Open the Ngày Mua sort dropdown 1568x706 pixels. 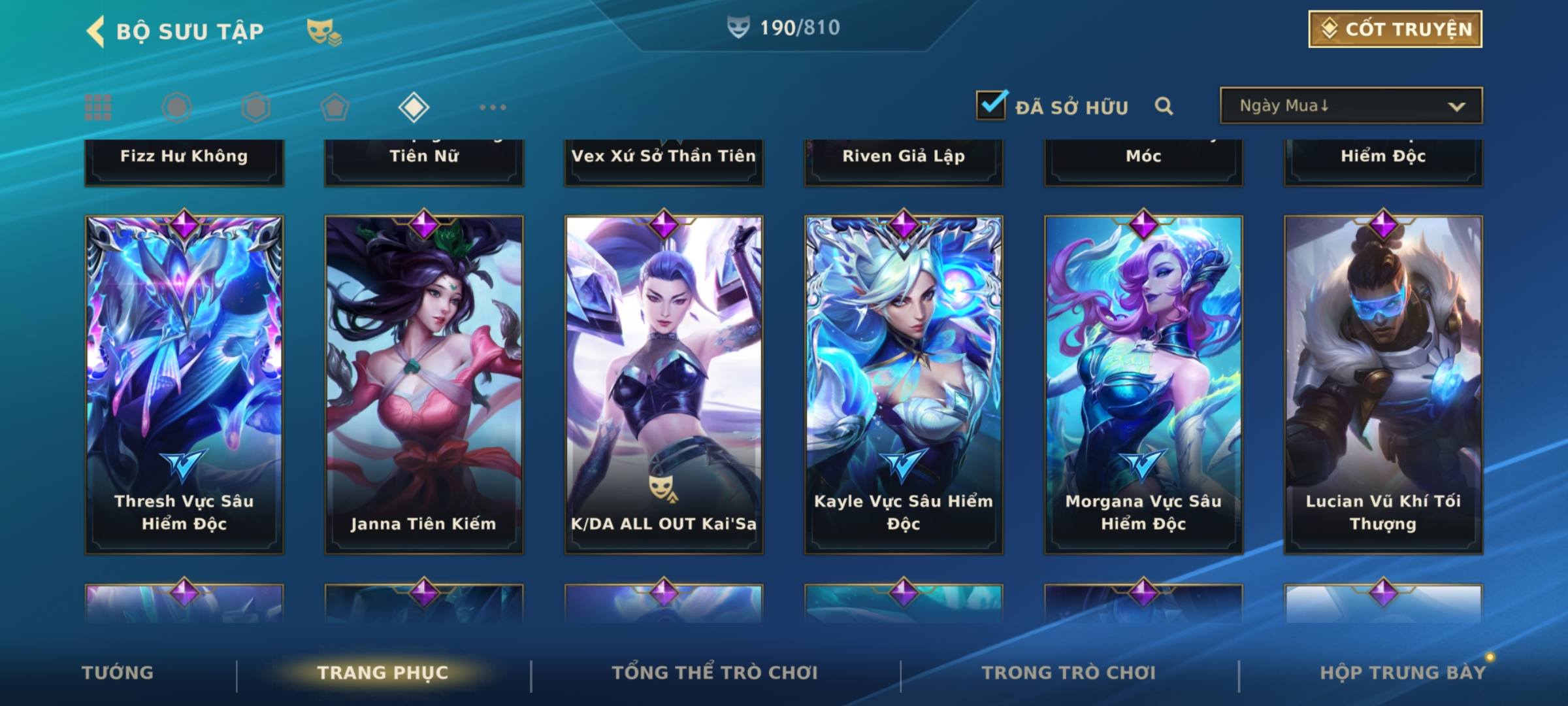point(1350,106)
